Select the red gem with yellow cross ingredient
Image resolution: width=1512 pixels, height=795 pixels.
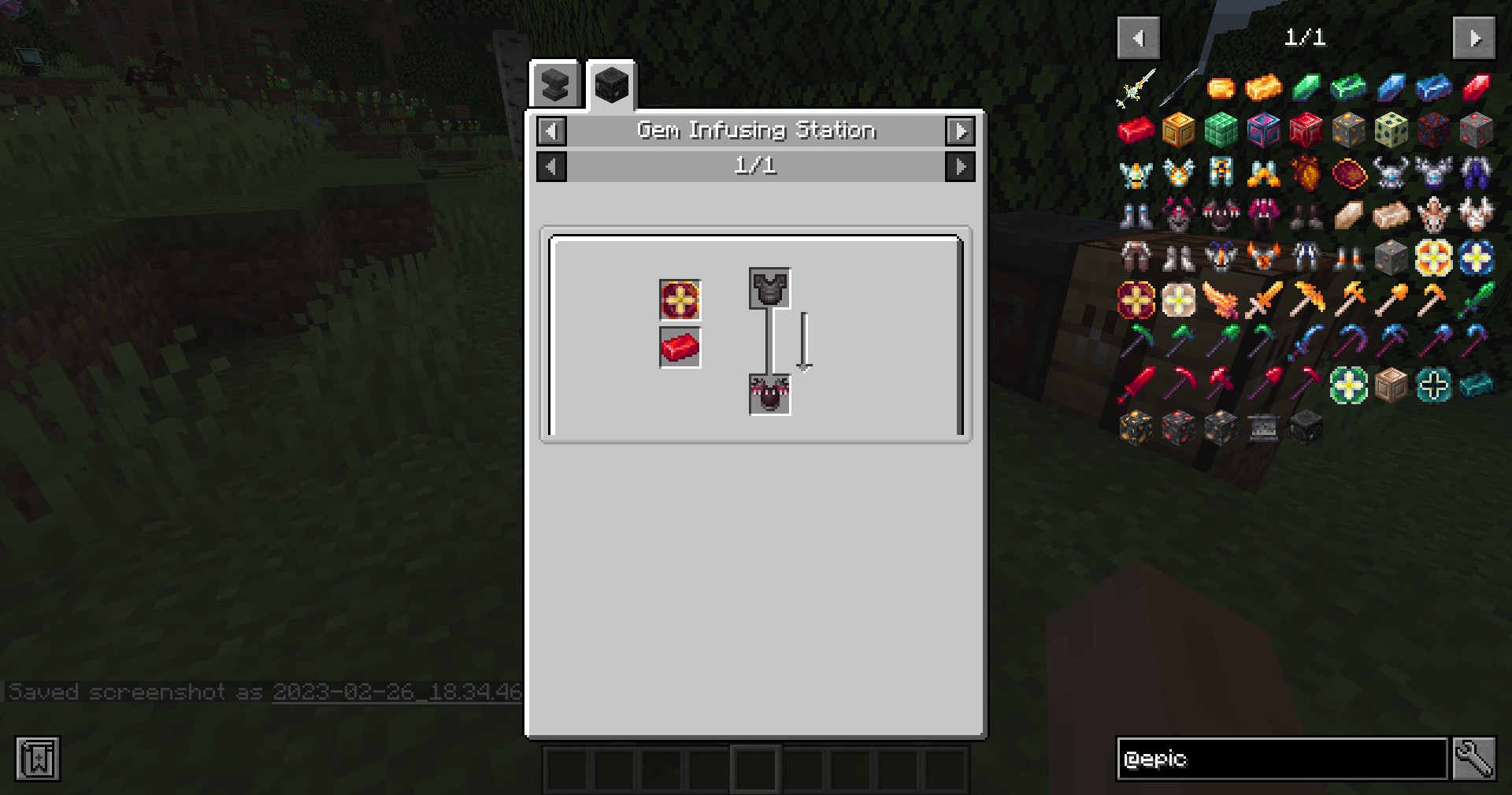(x=680, y=300)
